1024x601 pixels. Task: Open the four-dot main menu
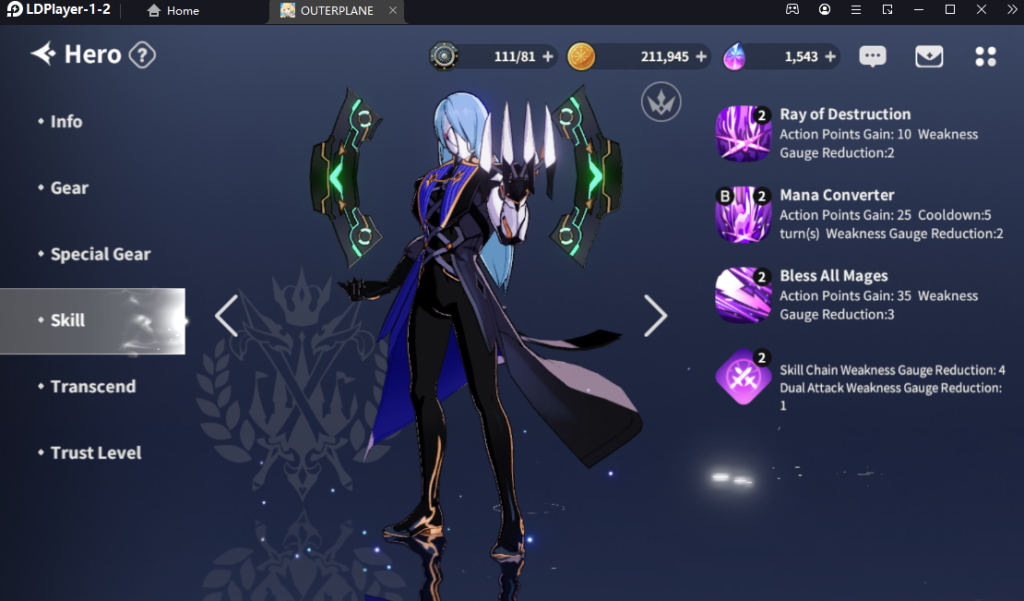coord(986,57)
